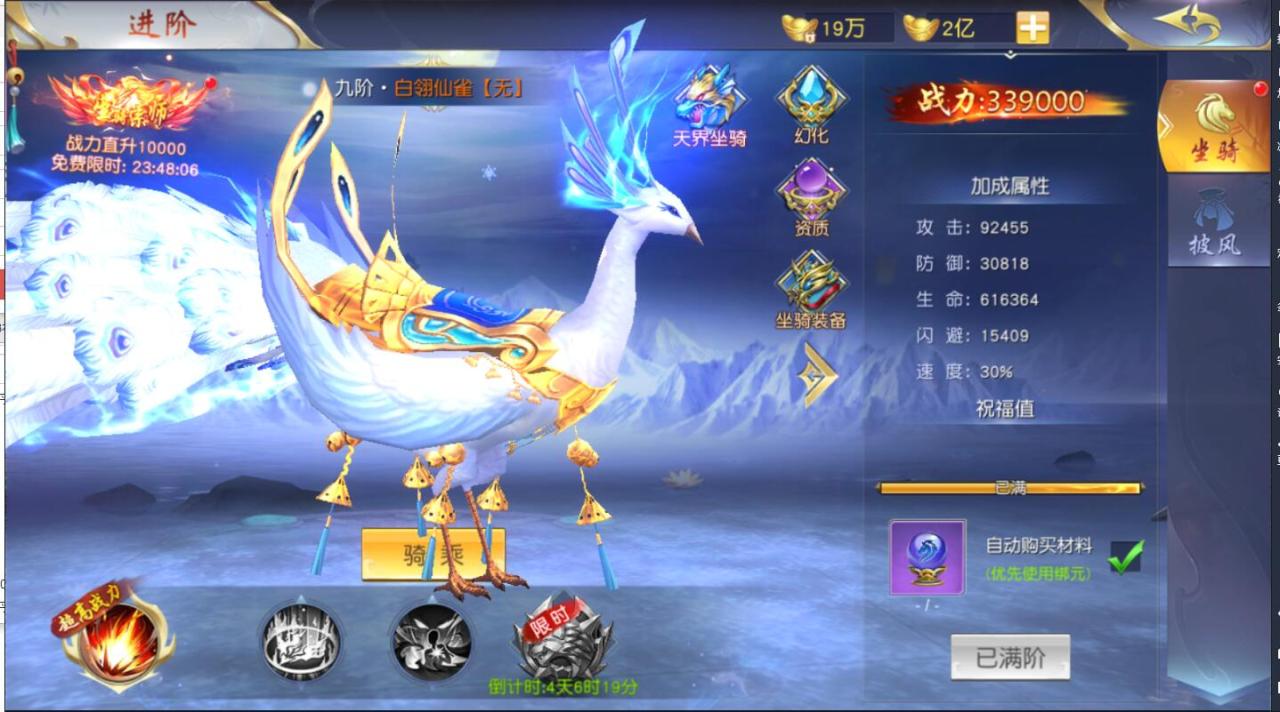
Task: Select the first grey crown mount skill
Action: coord(301,640)
